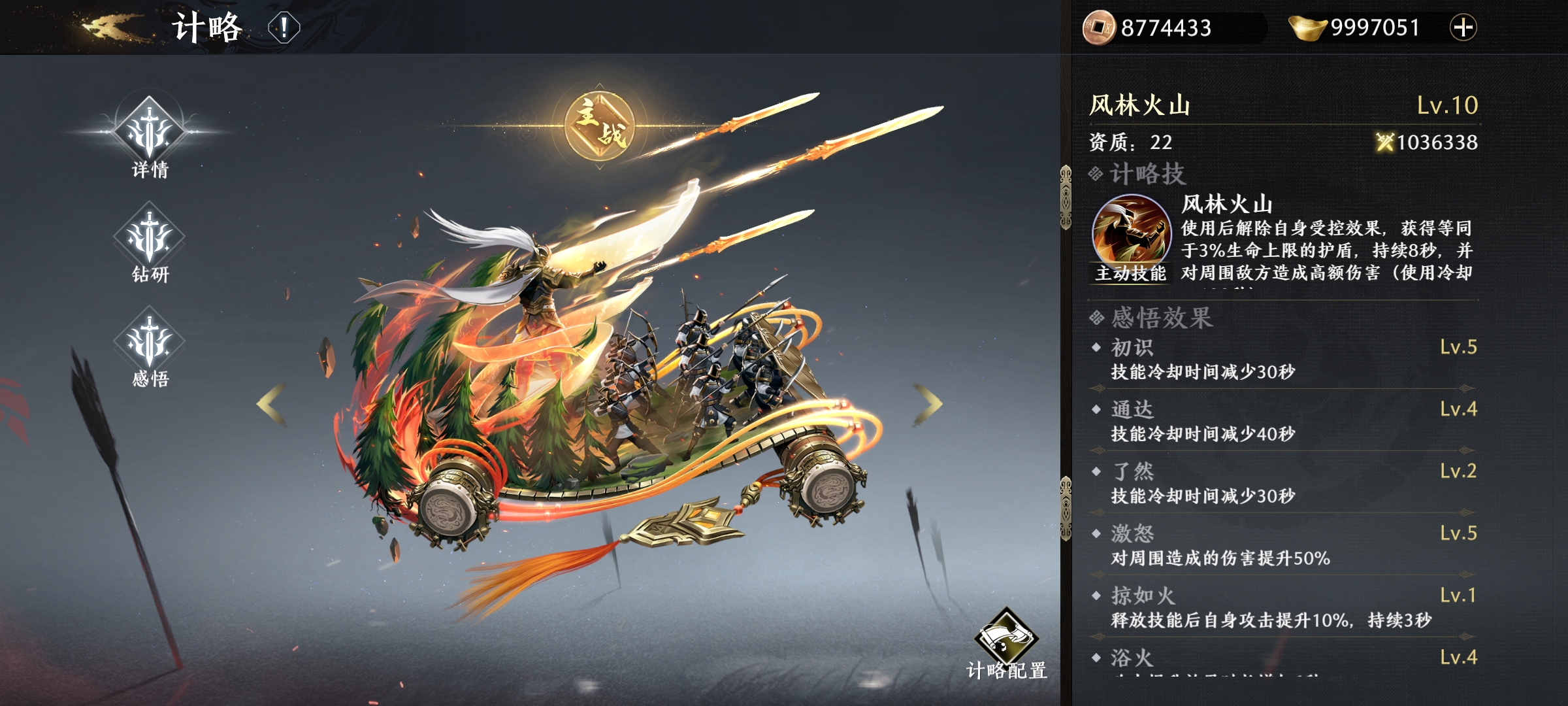Image resolution: width=1568 pixels, height=706 pixels.
Task: Add gold ingots with the plus button
Action: click(1463, 27)
